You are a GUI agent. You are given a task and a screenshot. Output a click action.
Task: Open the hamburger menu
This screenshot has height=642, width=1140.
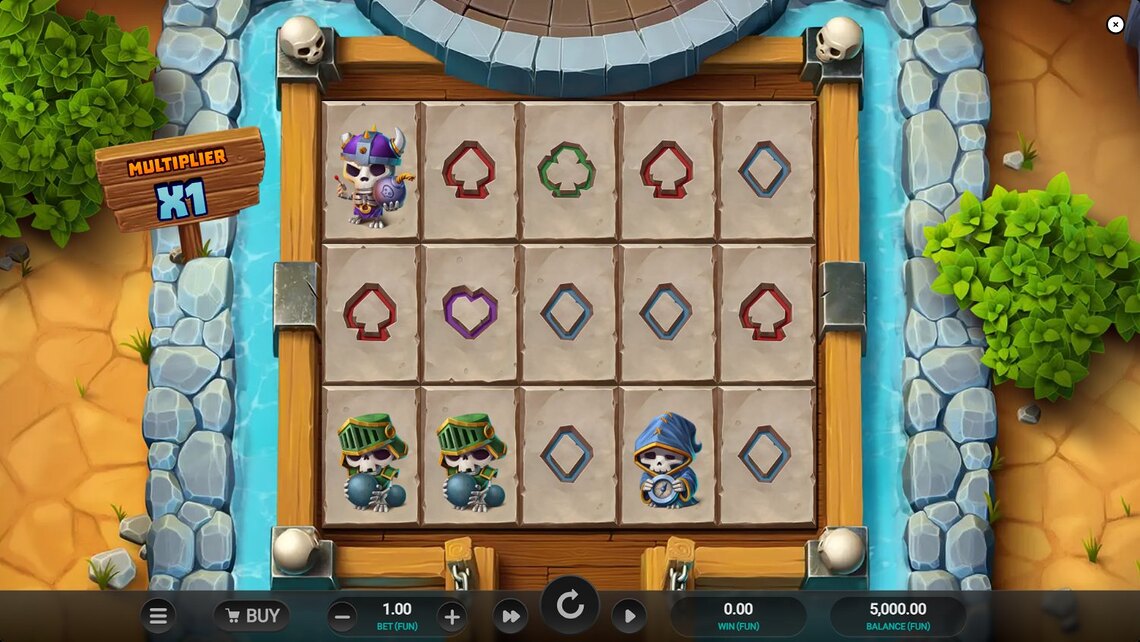[158, 616]
